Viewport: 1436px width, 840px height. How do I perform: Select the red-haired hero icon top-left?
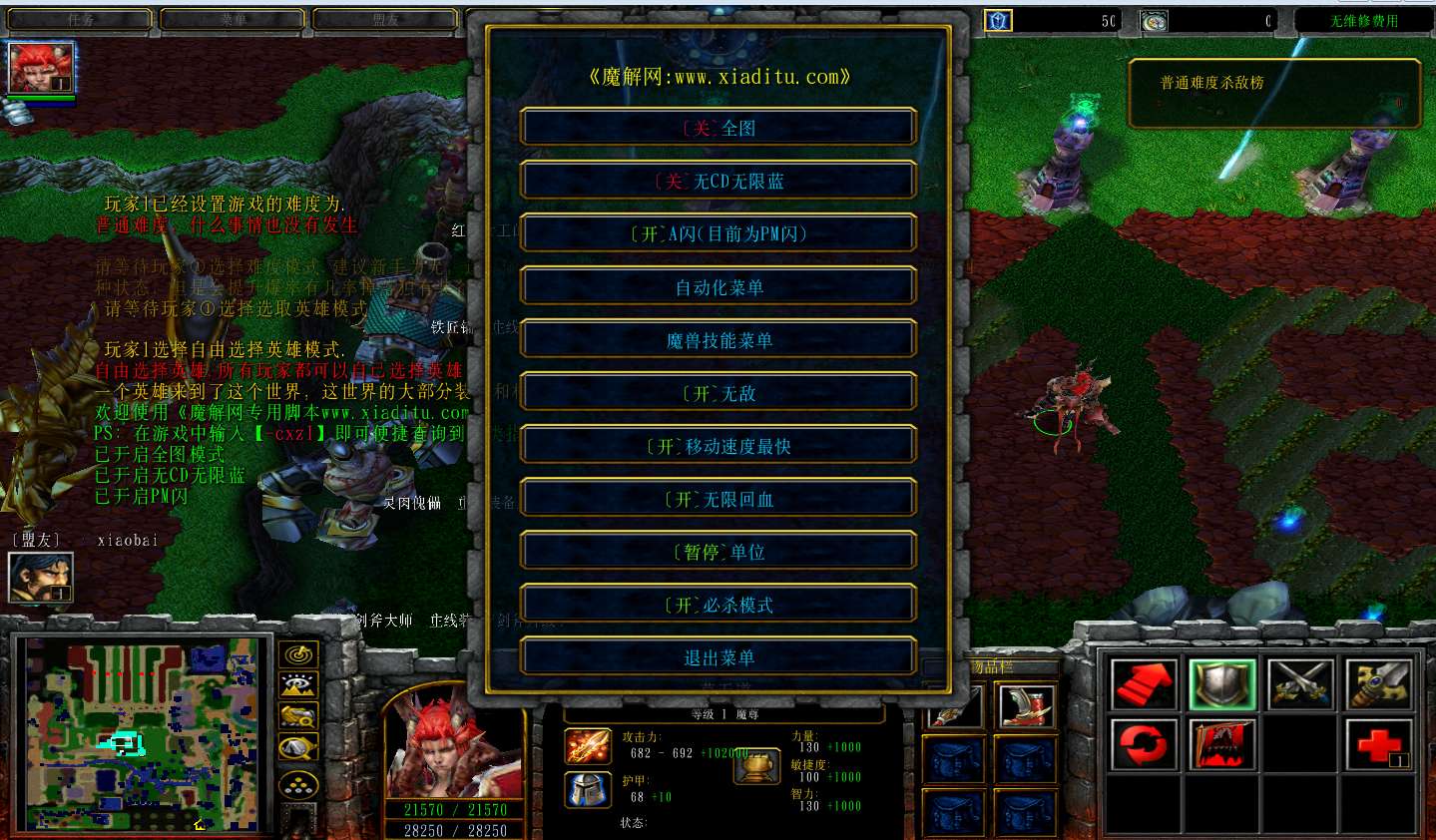(41, 68)
